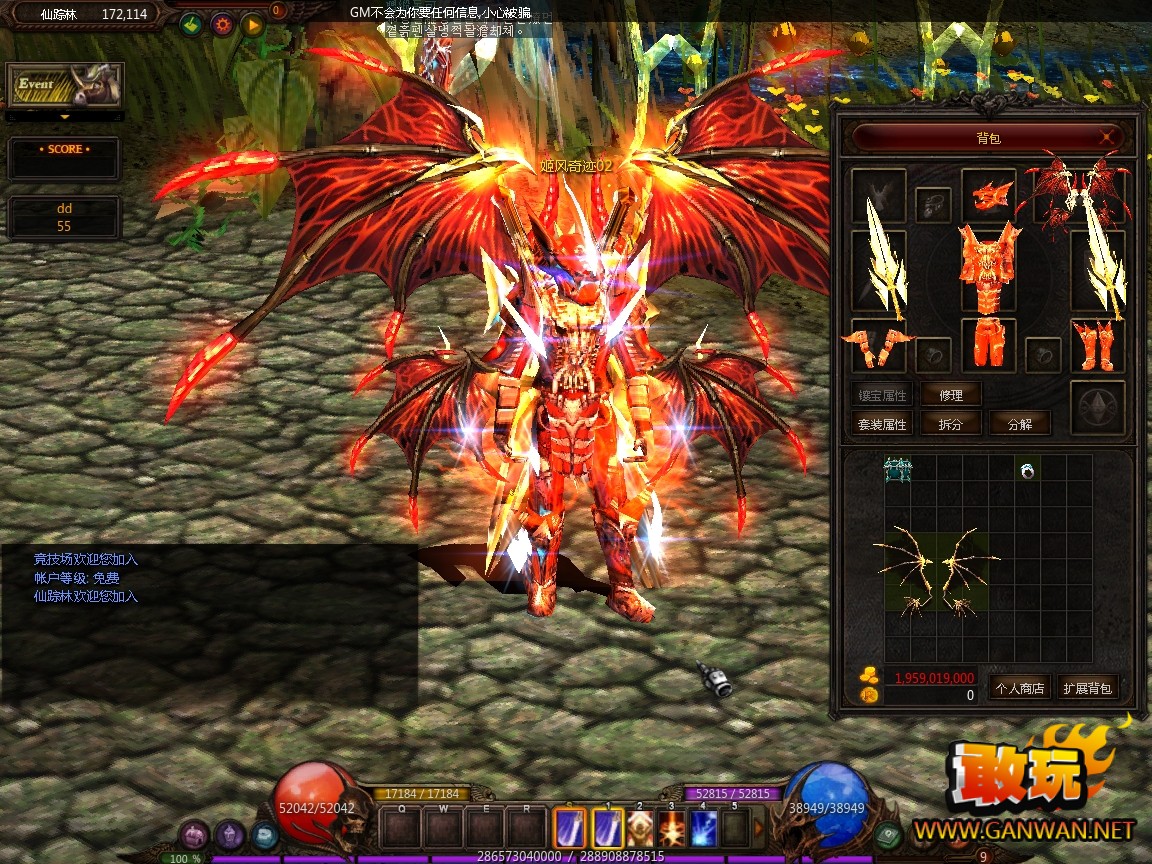Select the ring item in the bag grid
The width and height of the screenshot is (1152, 864).
click(x=1027, y=470)
